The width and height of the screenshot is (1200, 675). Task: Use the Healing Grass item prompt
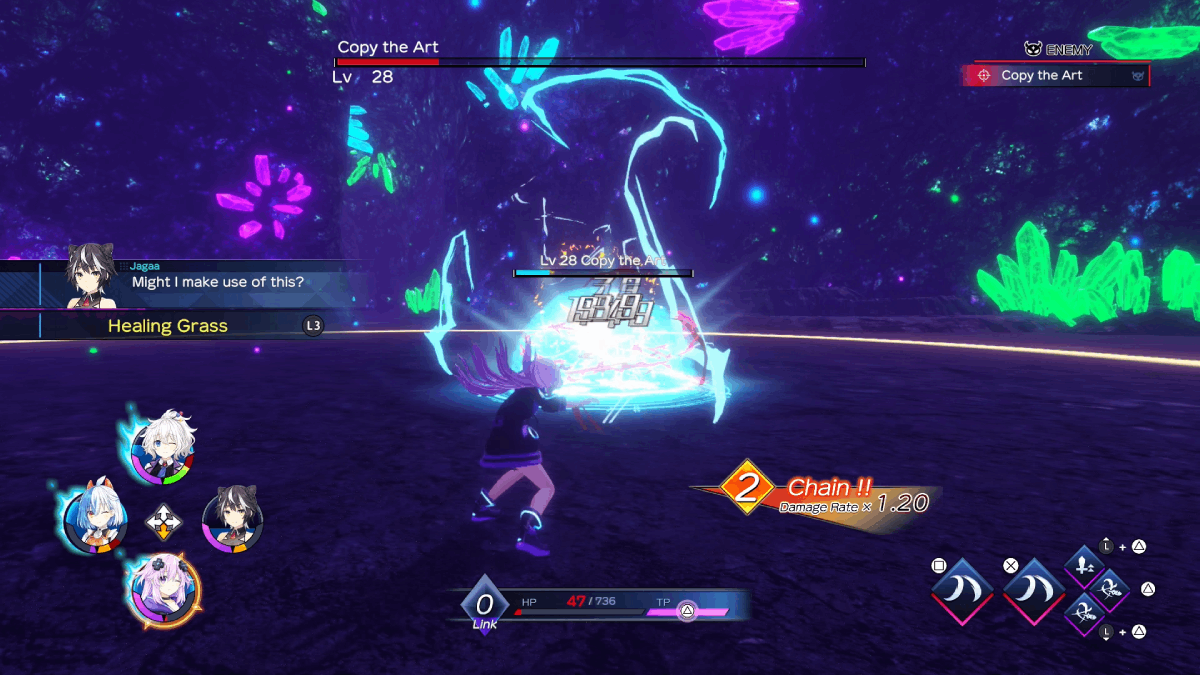tap(168, 326)
